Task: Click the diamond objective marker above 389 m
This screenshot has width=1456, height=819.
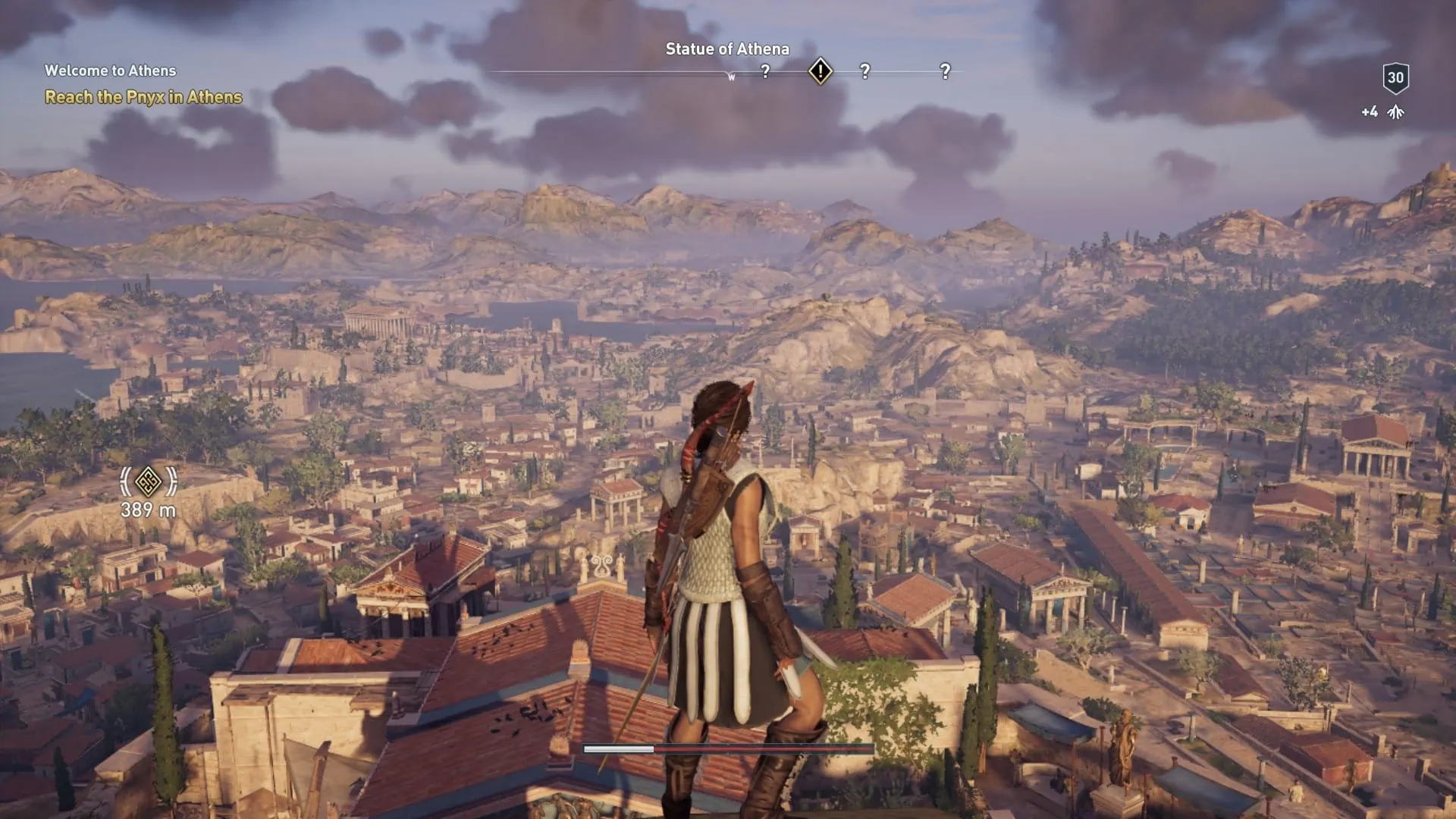Action: [x=149, y=482]
